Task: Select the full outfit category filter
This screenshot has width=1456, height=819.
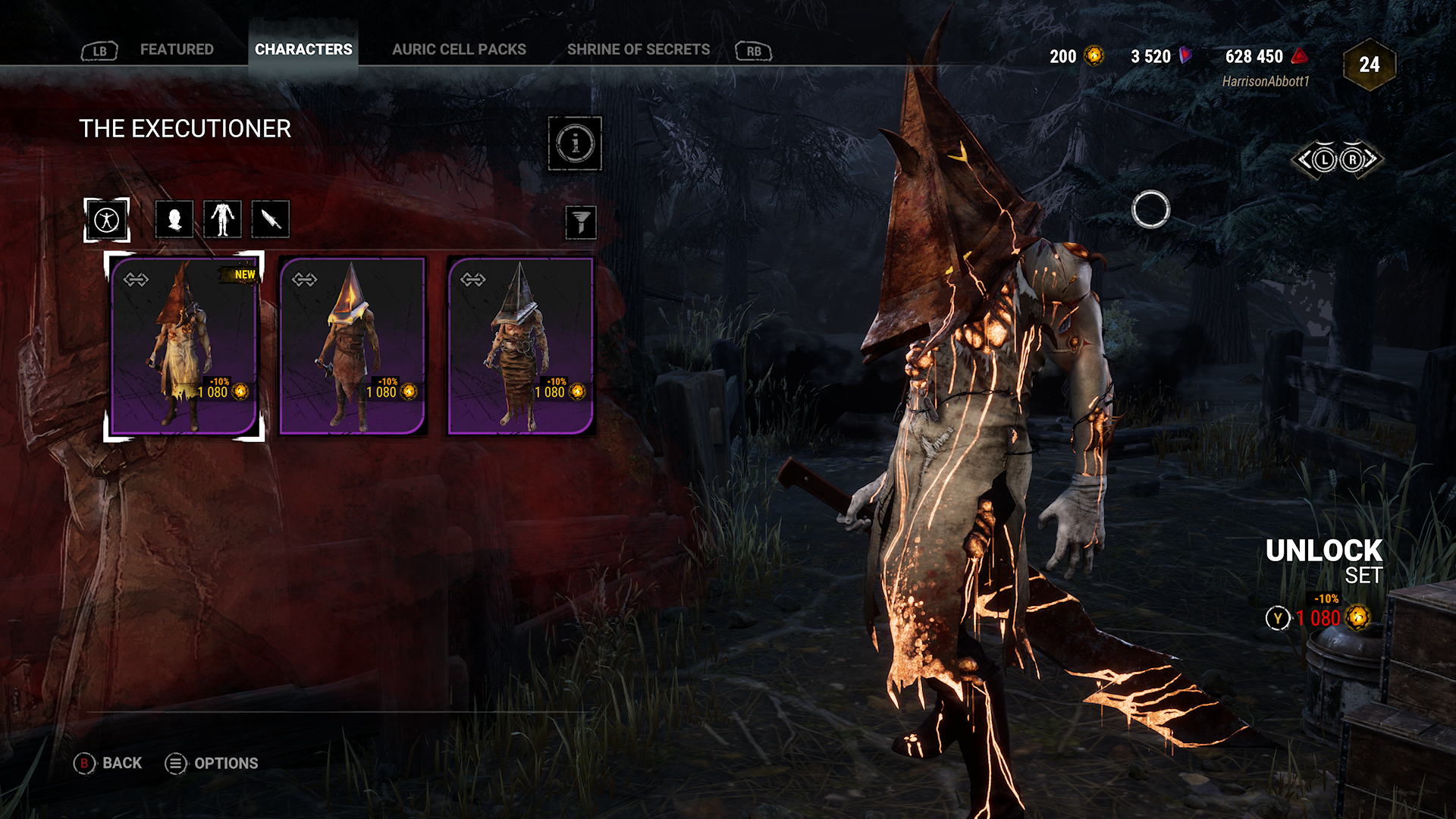Action: (x=107, y=221)
